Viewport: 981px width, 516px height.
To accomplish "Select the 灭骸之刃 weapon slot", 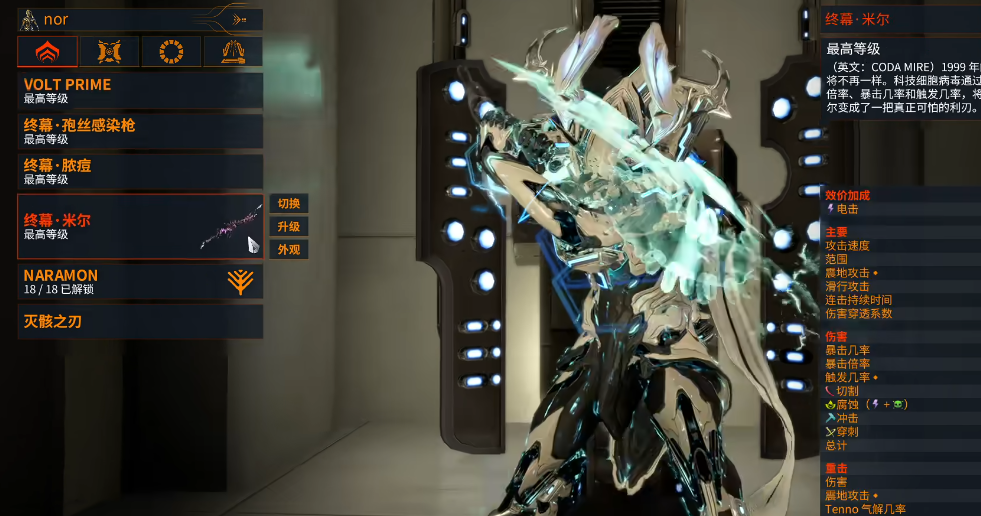I will pos(140,322).
